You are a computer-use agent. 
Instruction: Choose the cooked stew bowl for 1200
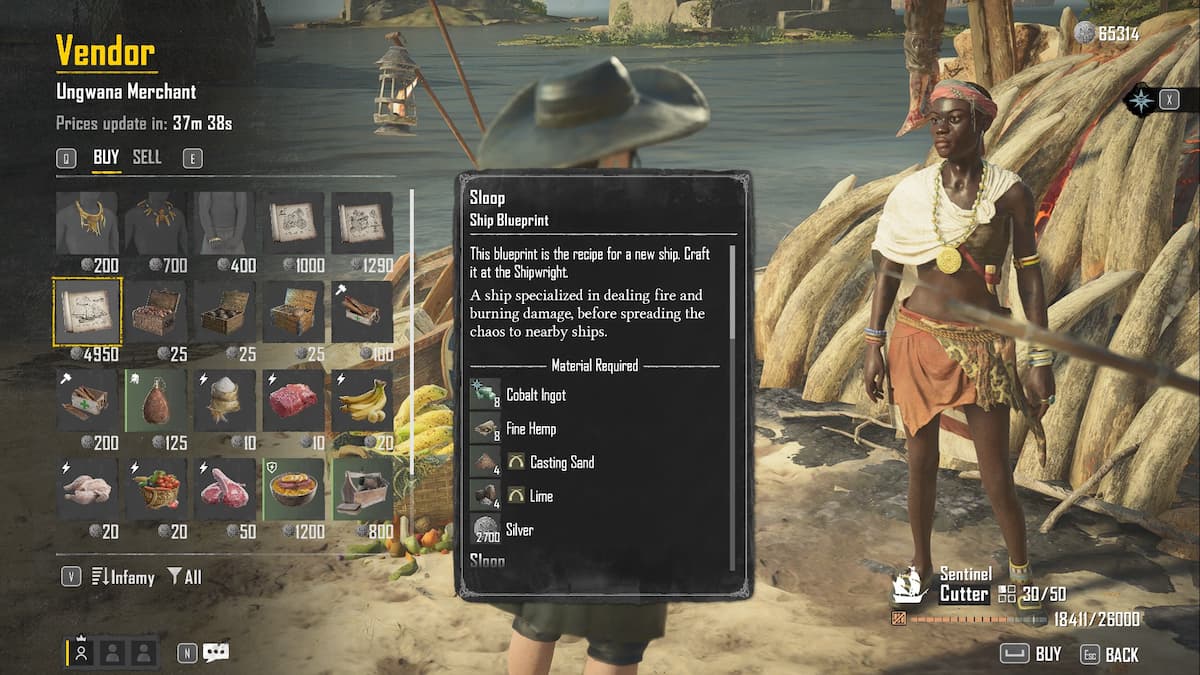(x=294, y=488)
